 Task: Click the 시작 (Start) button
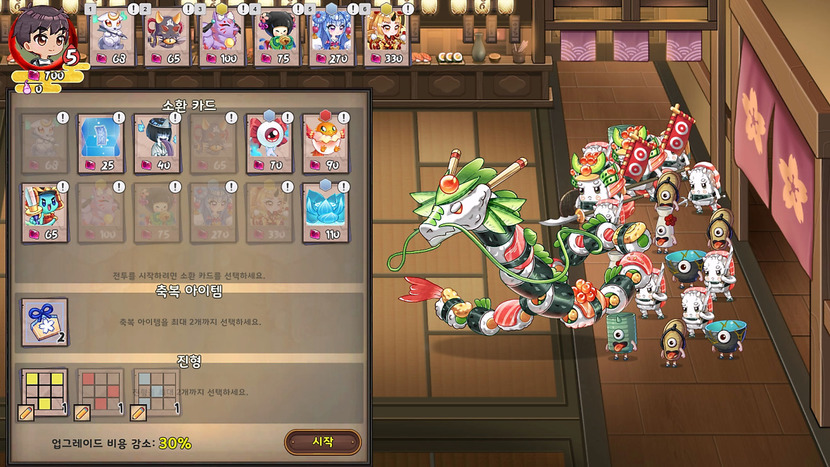(322, 441)
